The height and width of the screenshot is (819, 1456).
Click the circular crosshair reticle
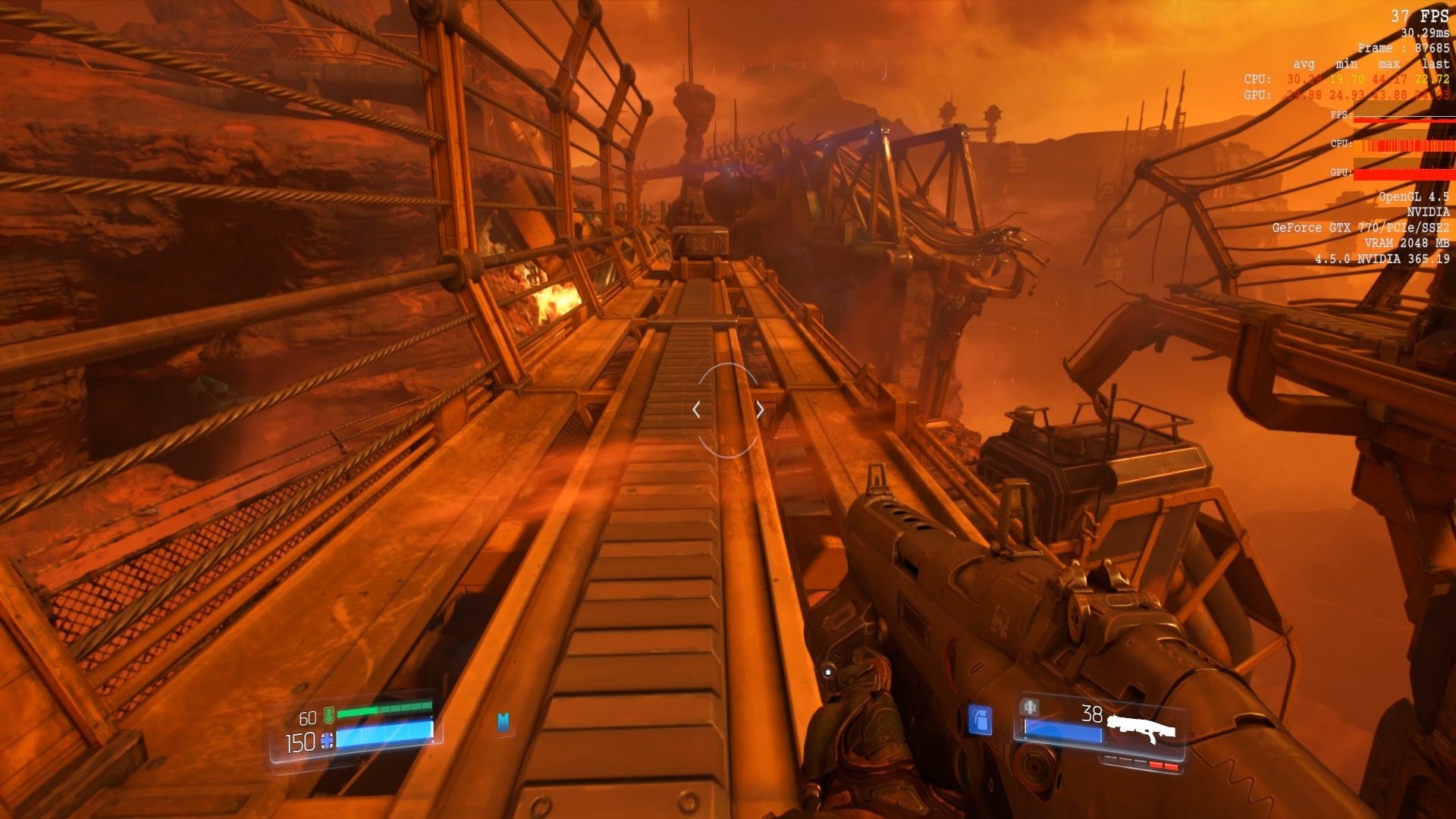[728, 409]
